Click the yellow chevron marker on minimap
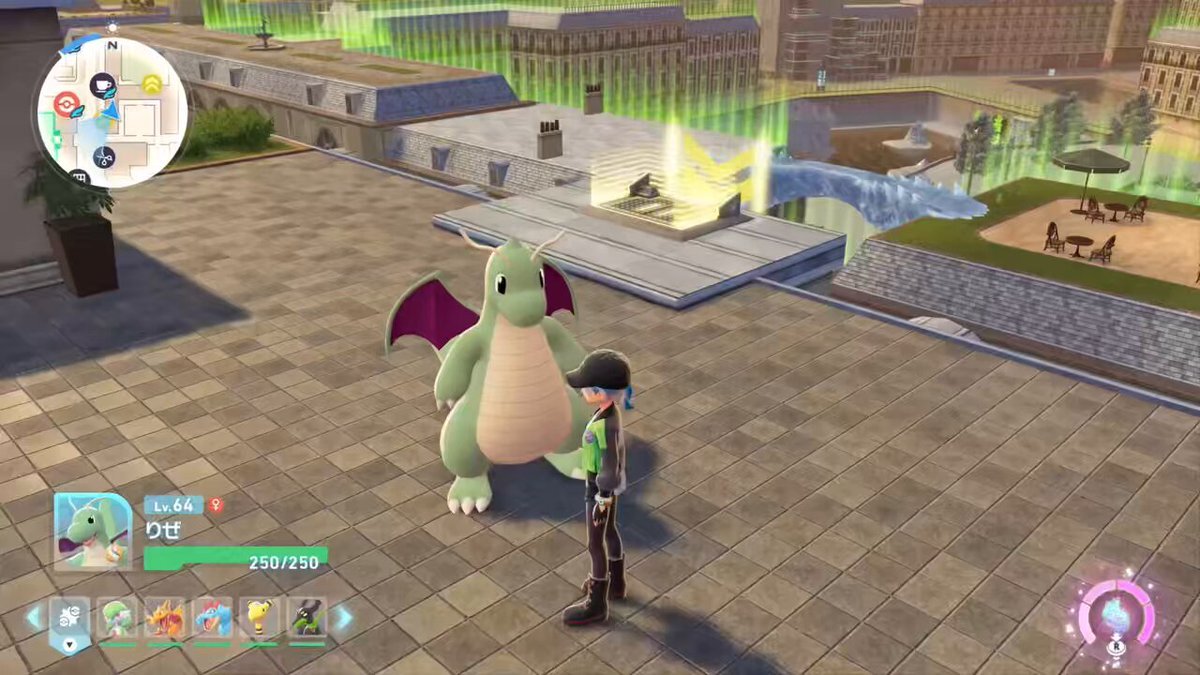 coord(152,83)
